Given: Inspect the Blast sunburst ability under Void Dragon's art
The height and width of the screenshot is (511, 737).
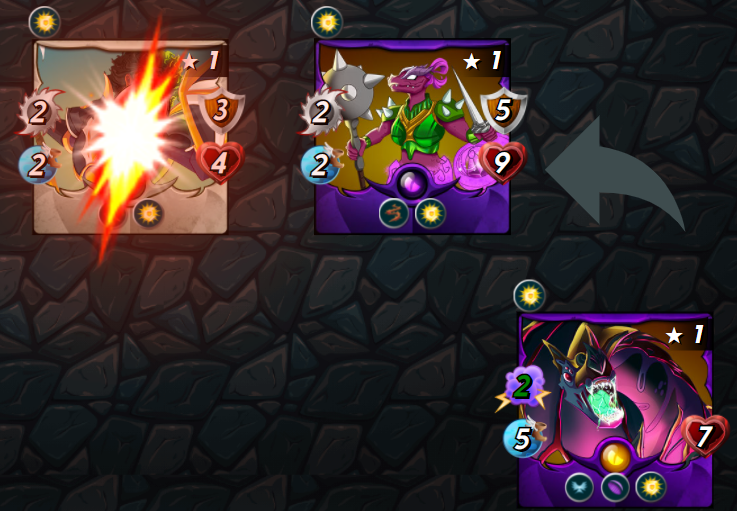Looking at the screenshot, I should coord(650,487).
